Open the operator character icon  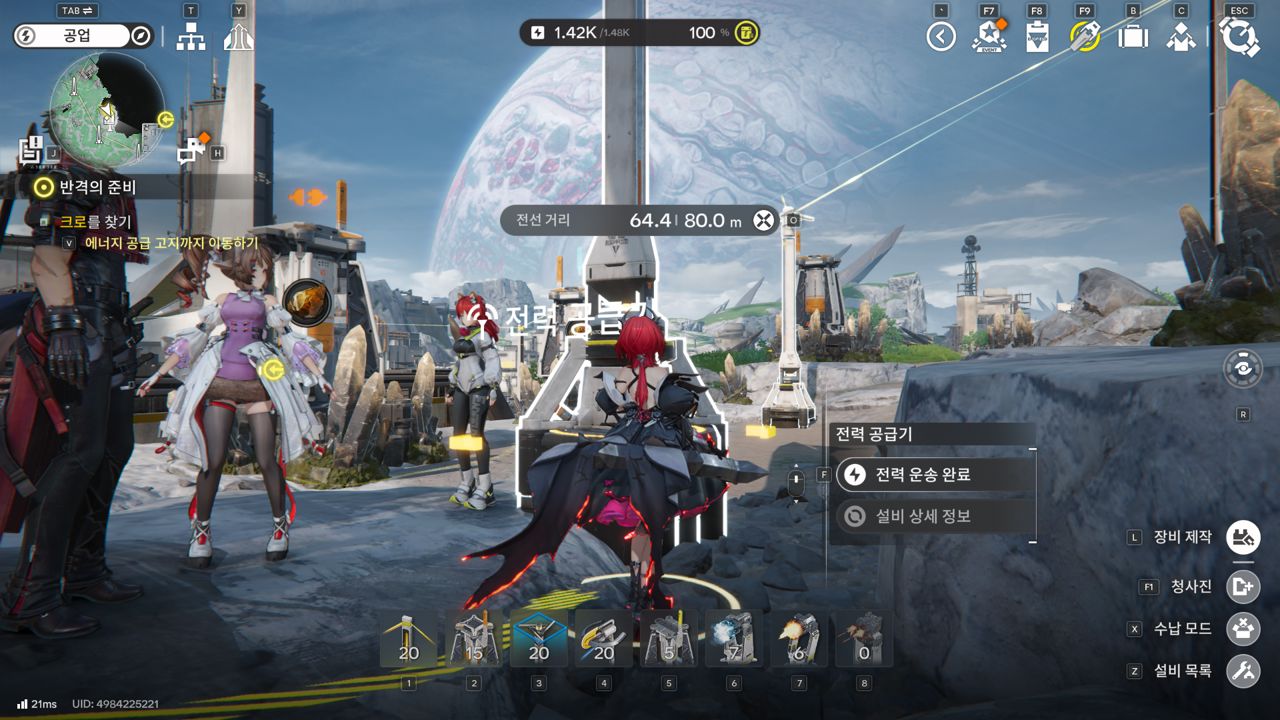tap(1181, 37)
